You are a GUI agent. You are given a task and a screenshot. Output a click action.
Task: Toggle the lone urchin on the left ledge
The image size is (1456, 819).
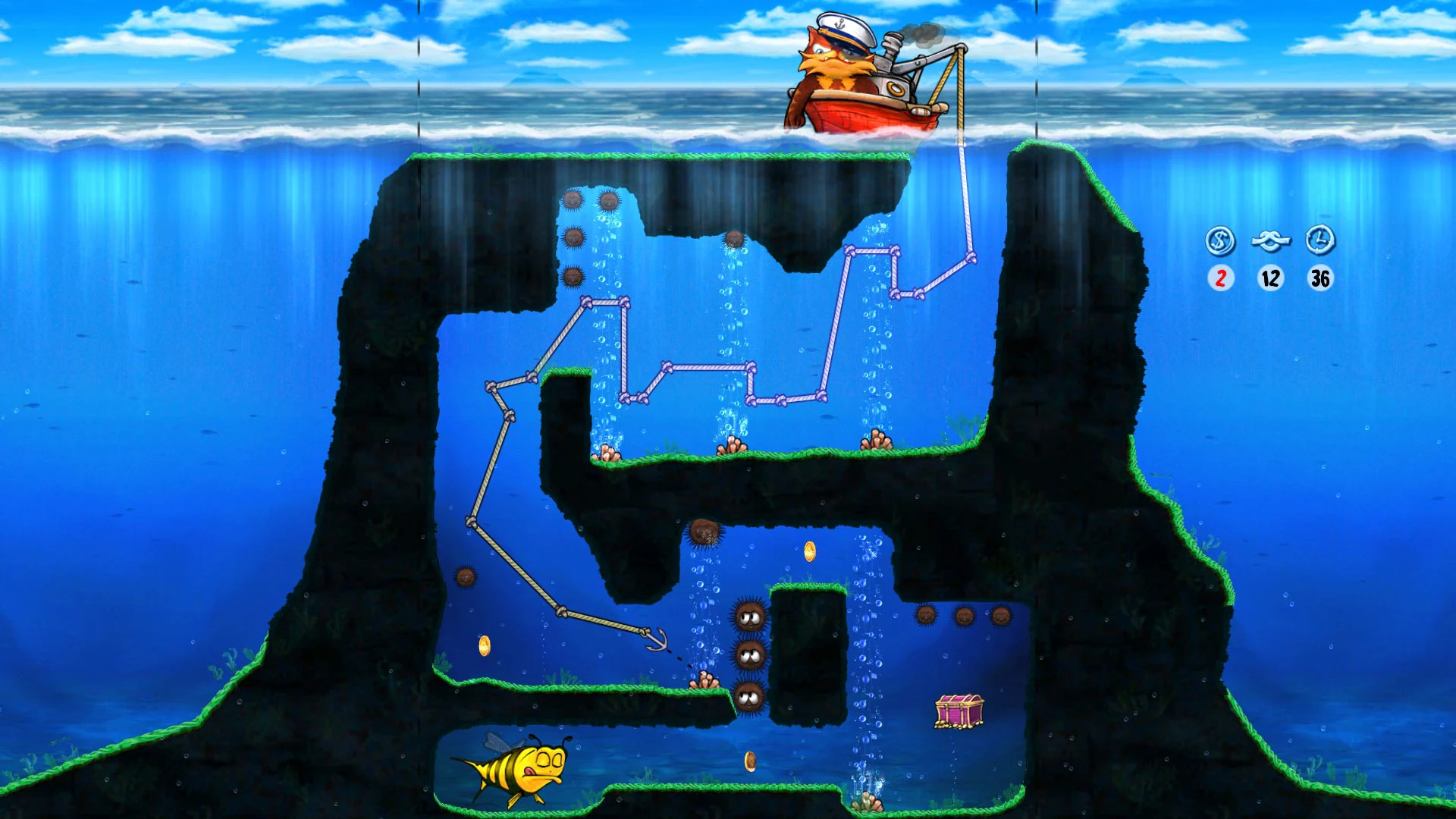pyautogui.click(x=464, y=575)
